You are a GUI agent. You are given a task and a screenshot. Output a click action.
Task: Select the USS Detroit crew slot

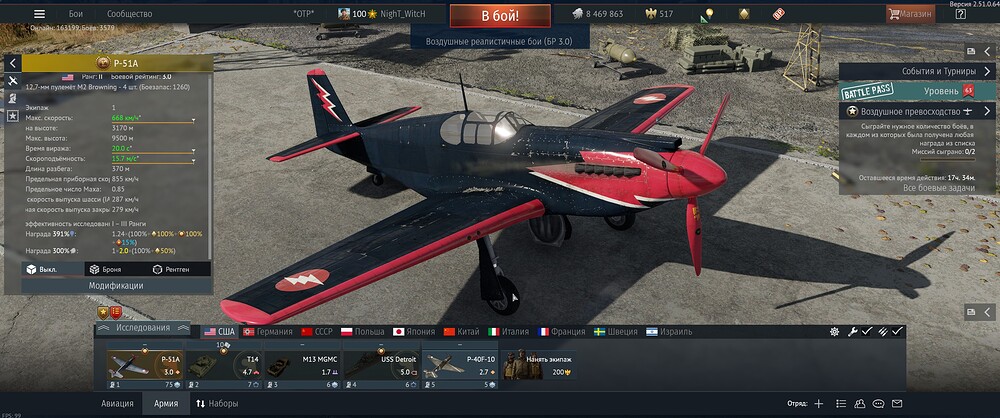click(x=381, y=367)
